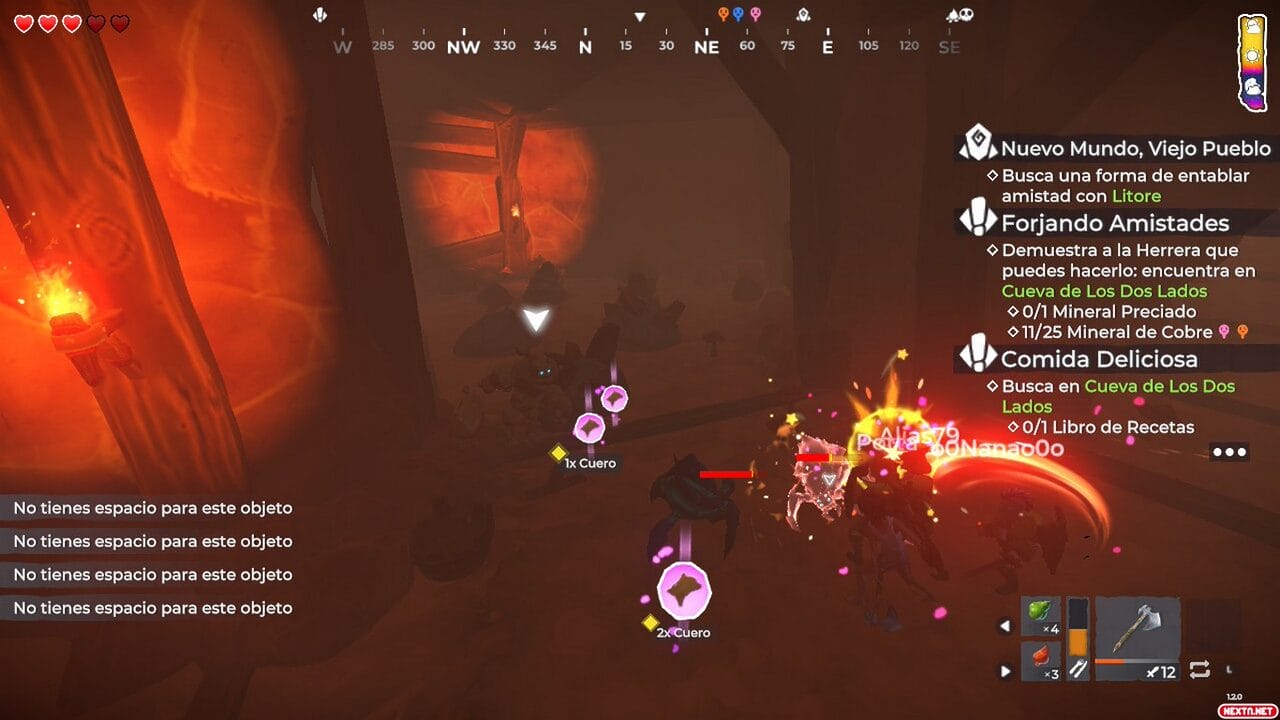Click the orange marker pin on the compass
This screenshot has width=1280, height=720.
point(723,15)
